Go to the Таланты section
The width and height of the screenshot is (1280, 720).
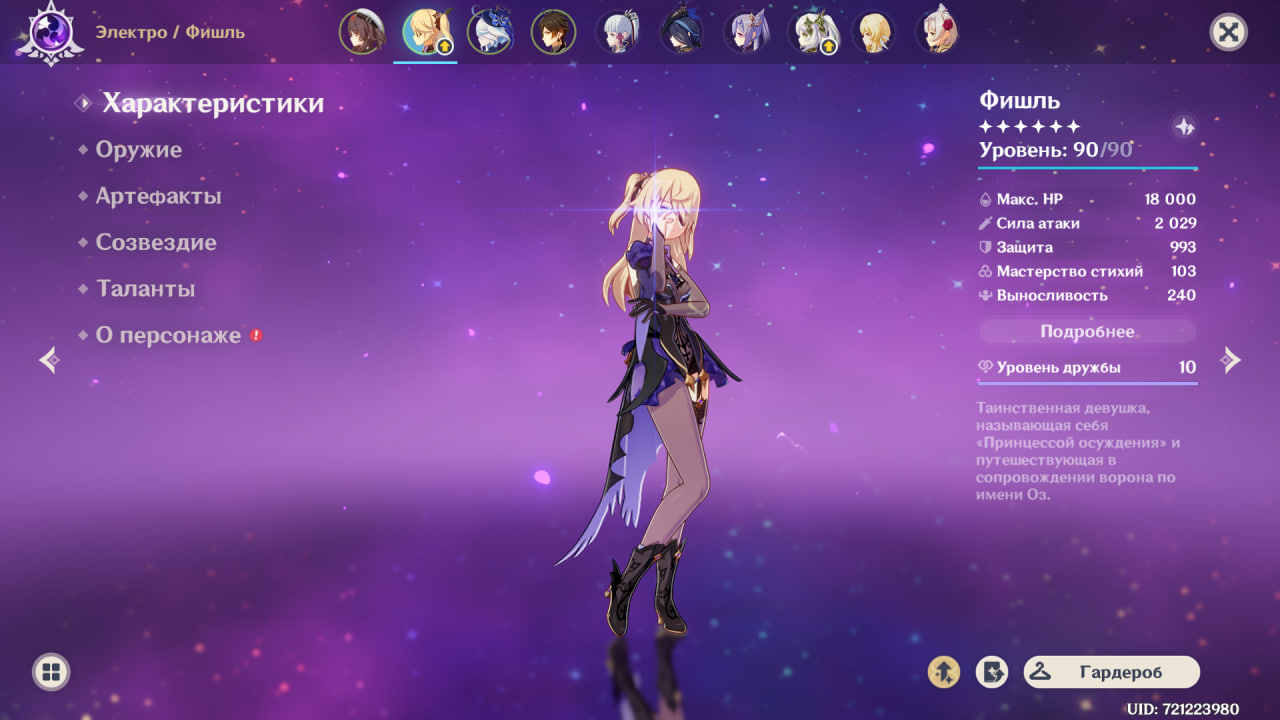click(x=145, y=289)
